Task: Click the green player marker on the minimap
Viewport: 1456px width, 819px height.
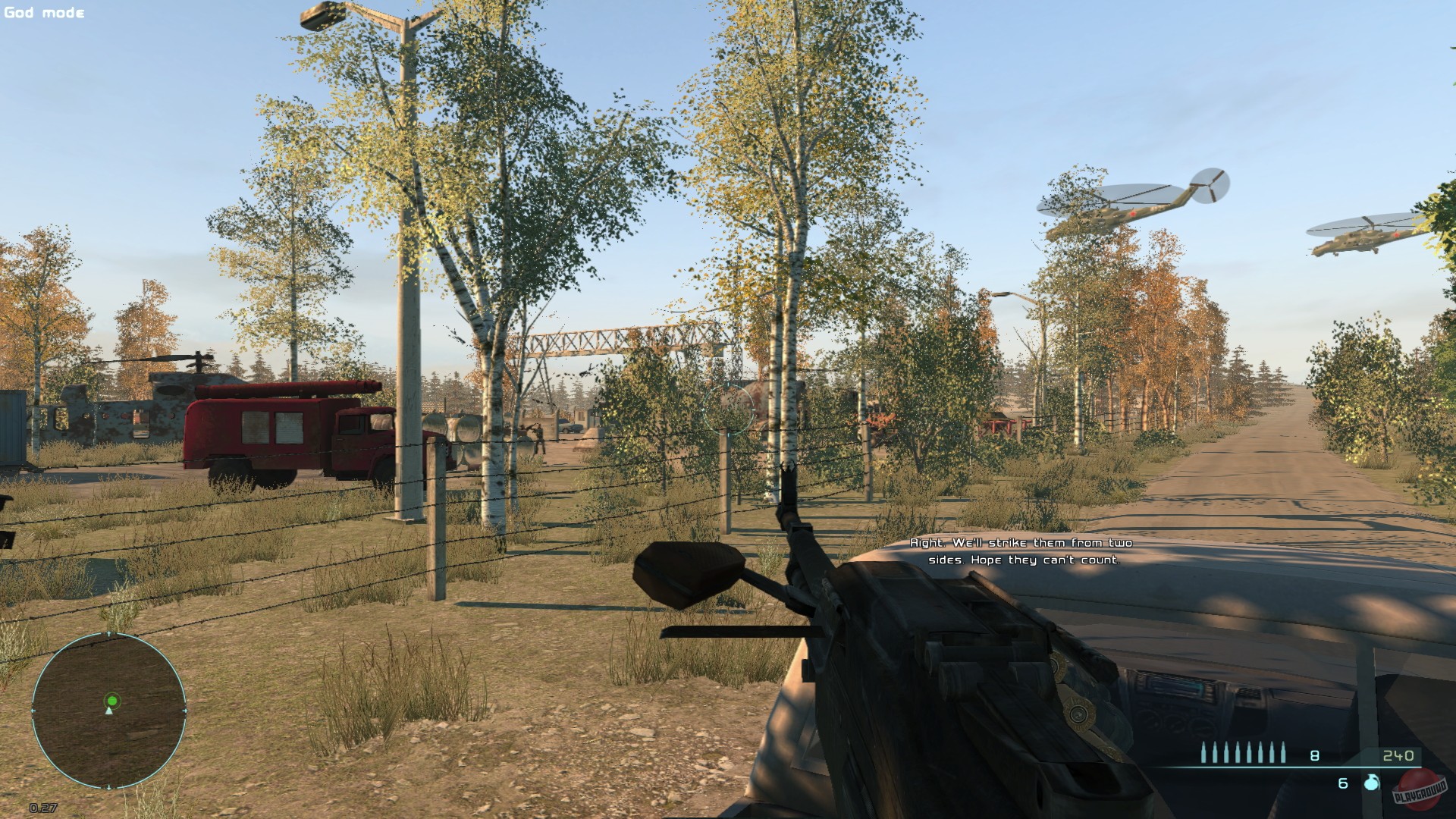Action: pyautogui.click(x=112, y=701)
